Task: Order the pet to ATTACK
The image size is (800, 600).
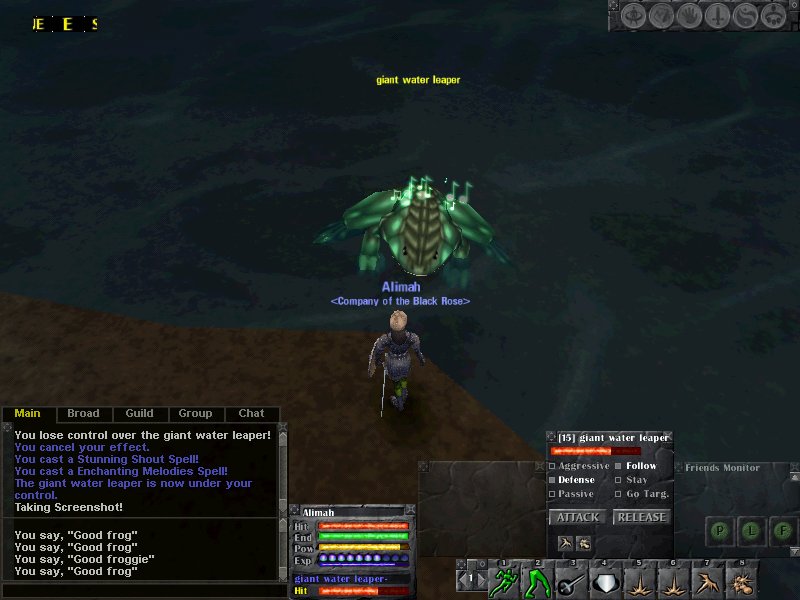Action: pyautogui.click(x=577, y=517)
